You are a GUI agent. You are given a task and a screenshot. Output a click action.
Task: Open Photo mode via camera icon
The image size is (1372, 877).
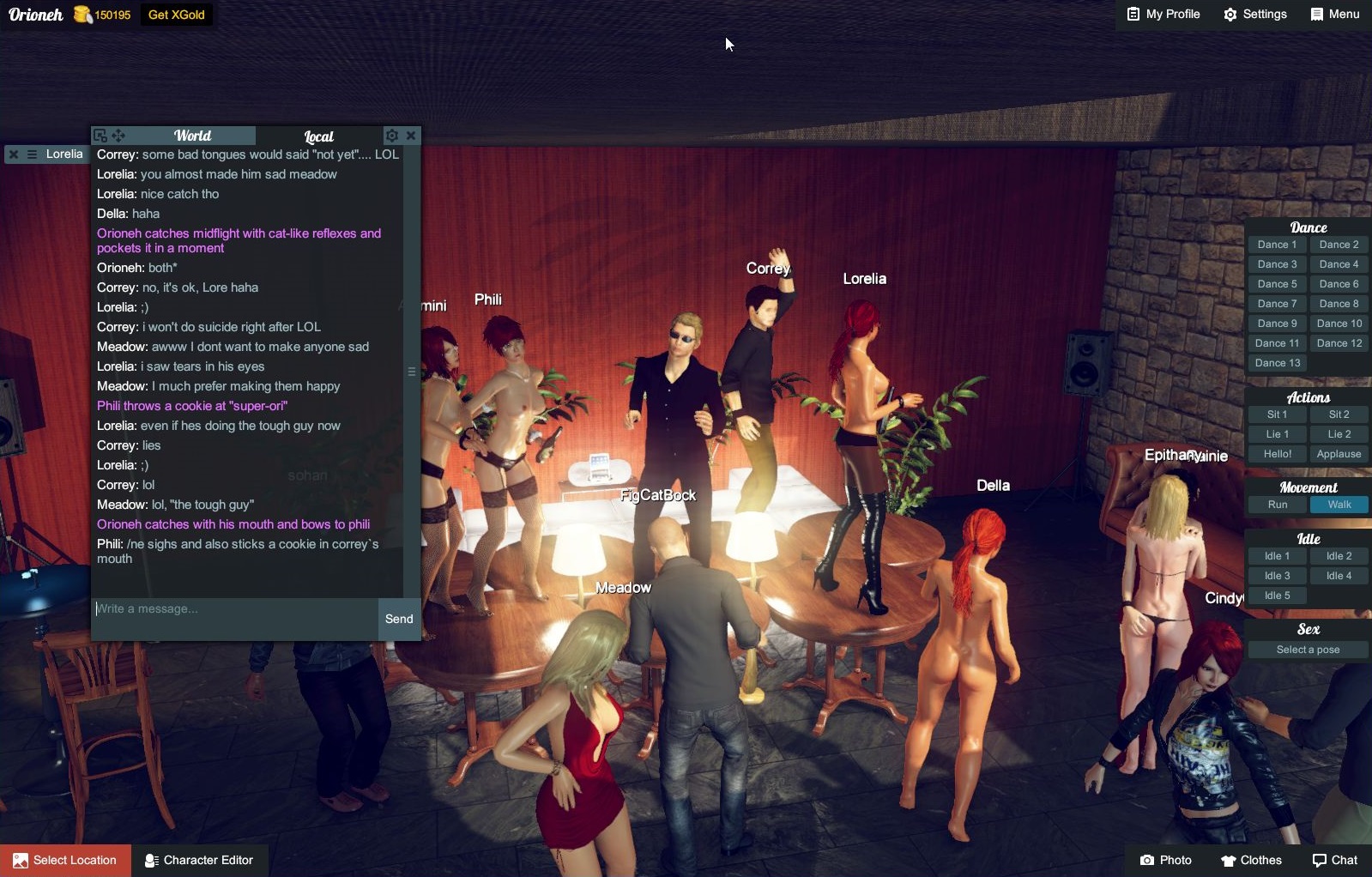(1147, 860)
